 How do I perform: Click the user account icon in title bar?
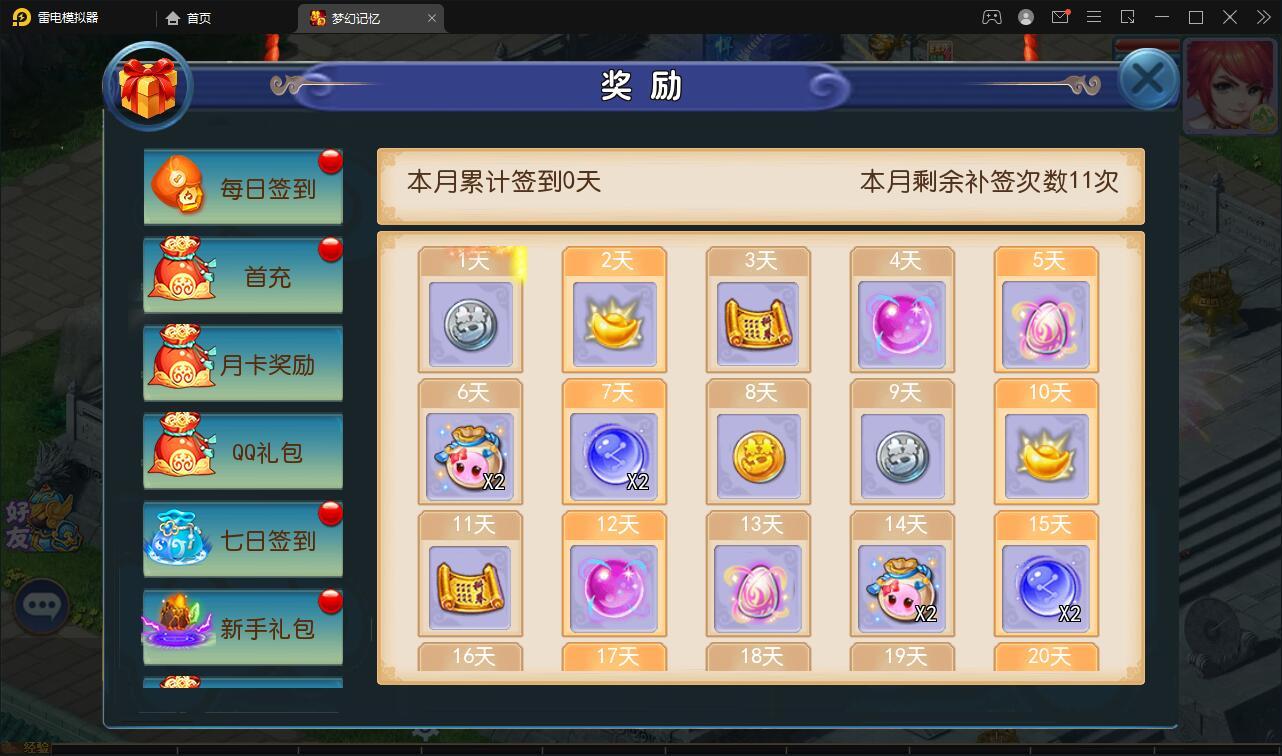click(x=1024, y=17)
